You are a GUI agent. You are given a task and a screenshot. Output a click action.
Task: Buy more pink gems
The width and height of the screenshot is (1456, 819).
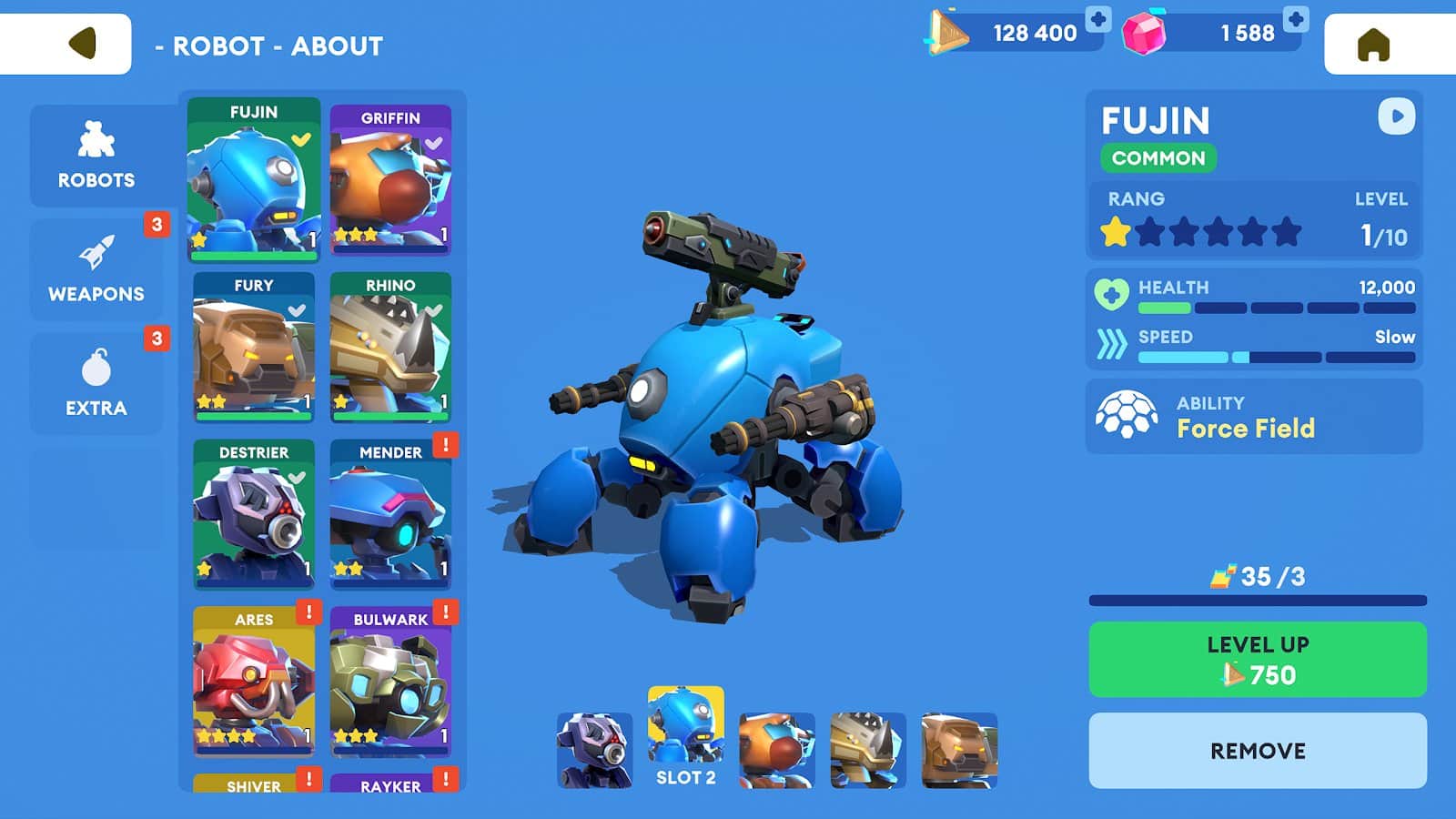click(1295, 19)
